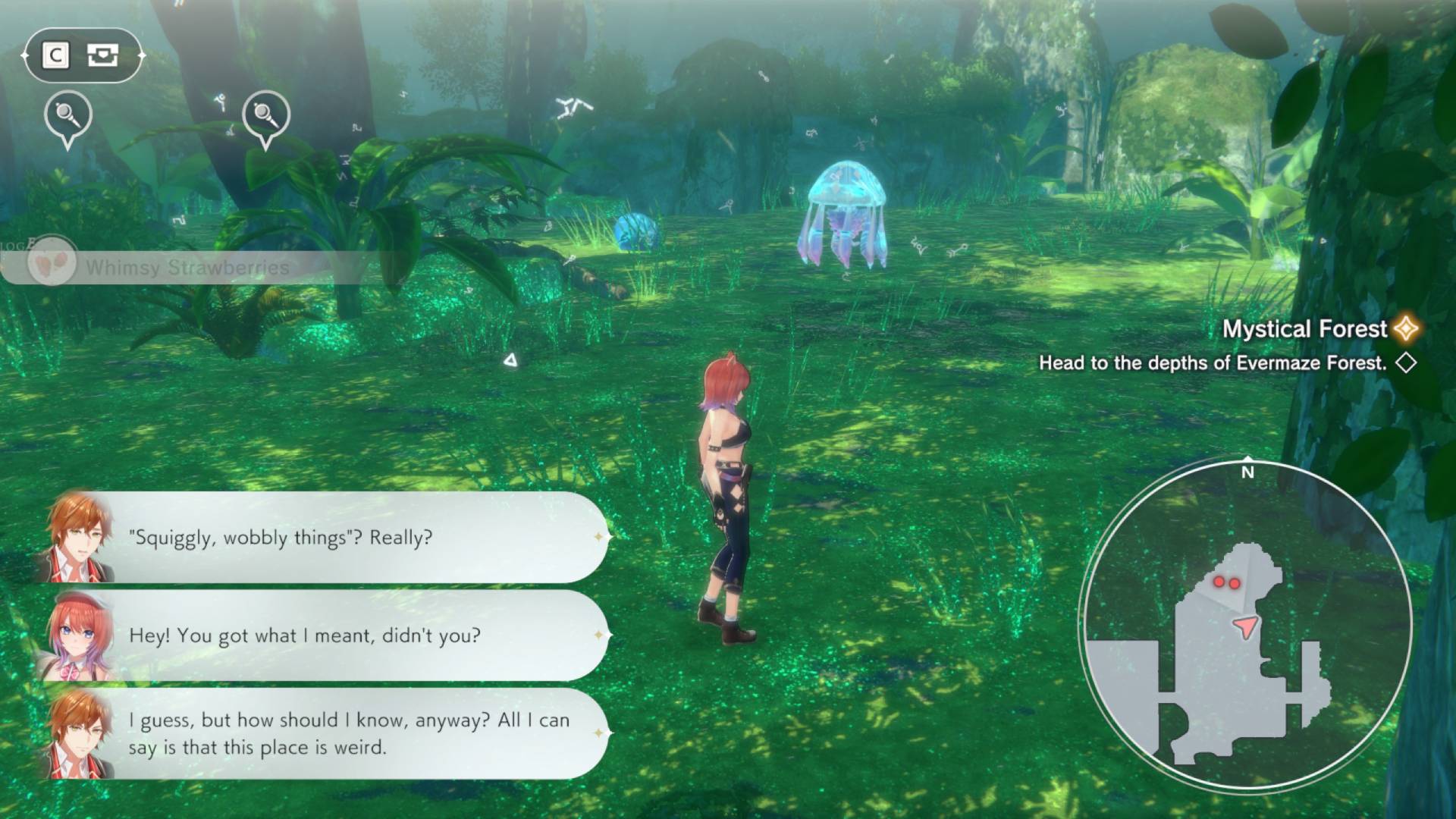Open the circular minimap
The height and width of the screenshot is (819, 1456).
pos(1246,625)
